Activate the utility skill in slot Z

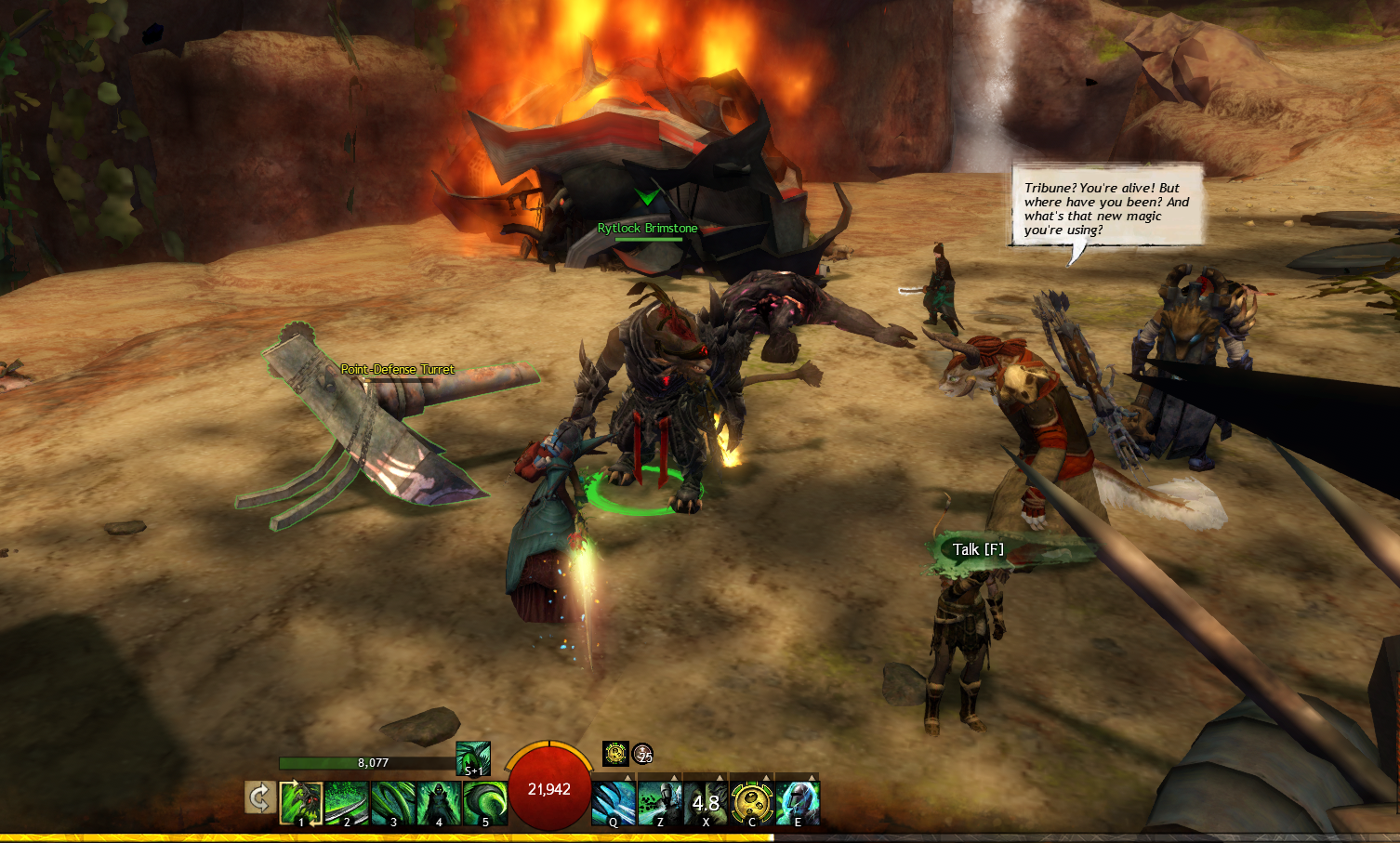(x=660, y=803)
